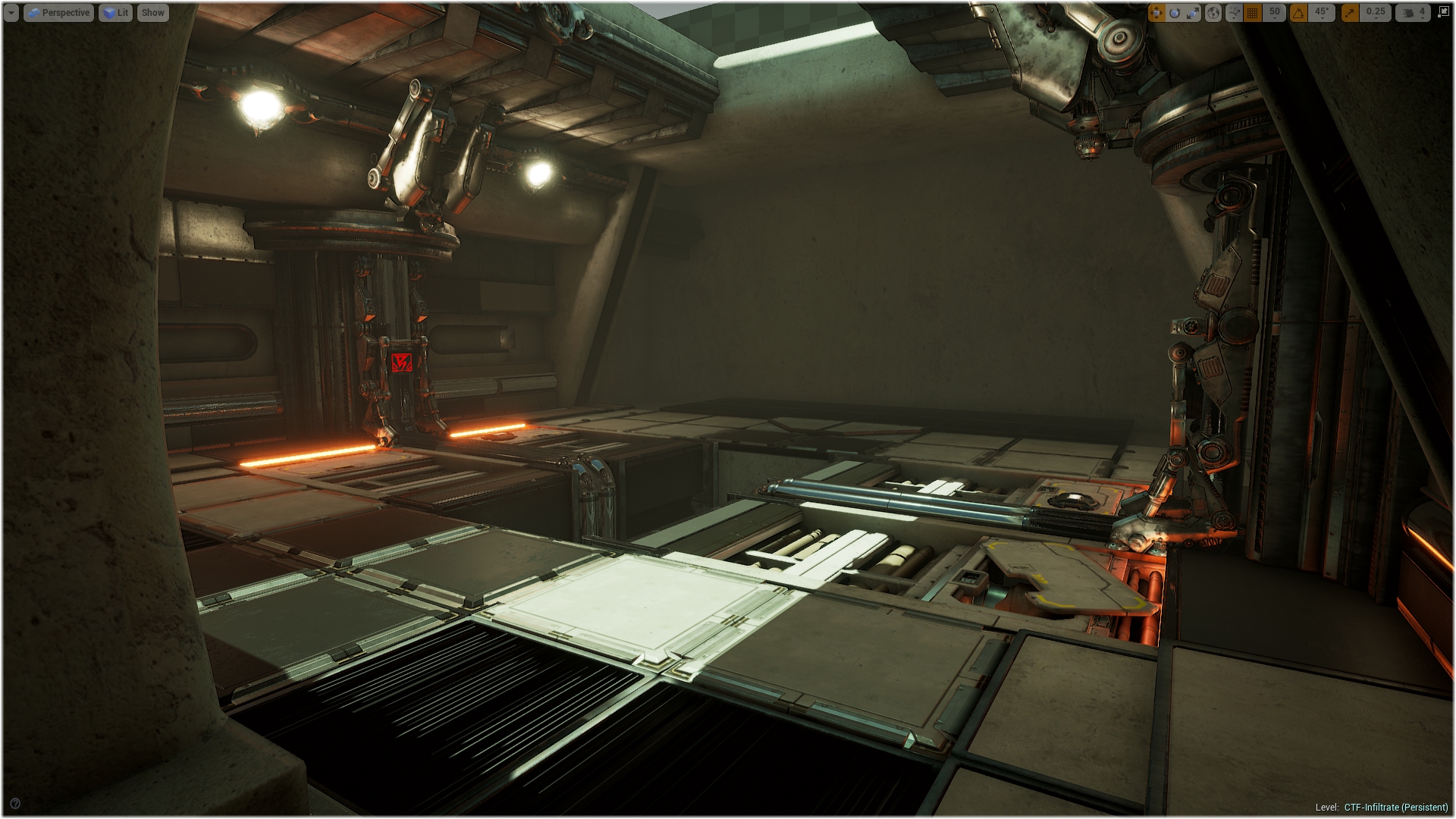Change the Lit rendering mode

[x=115, y=13]
